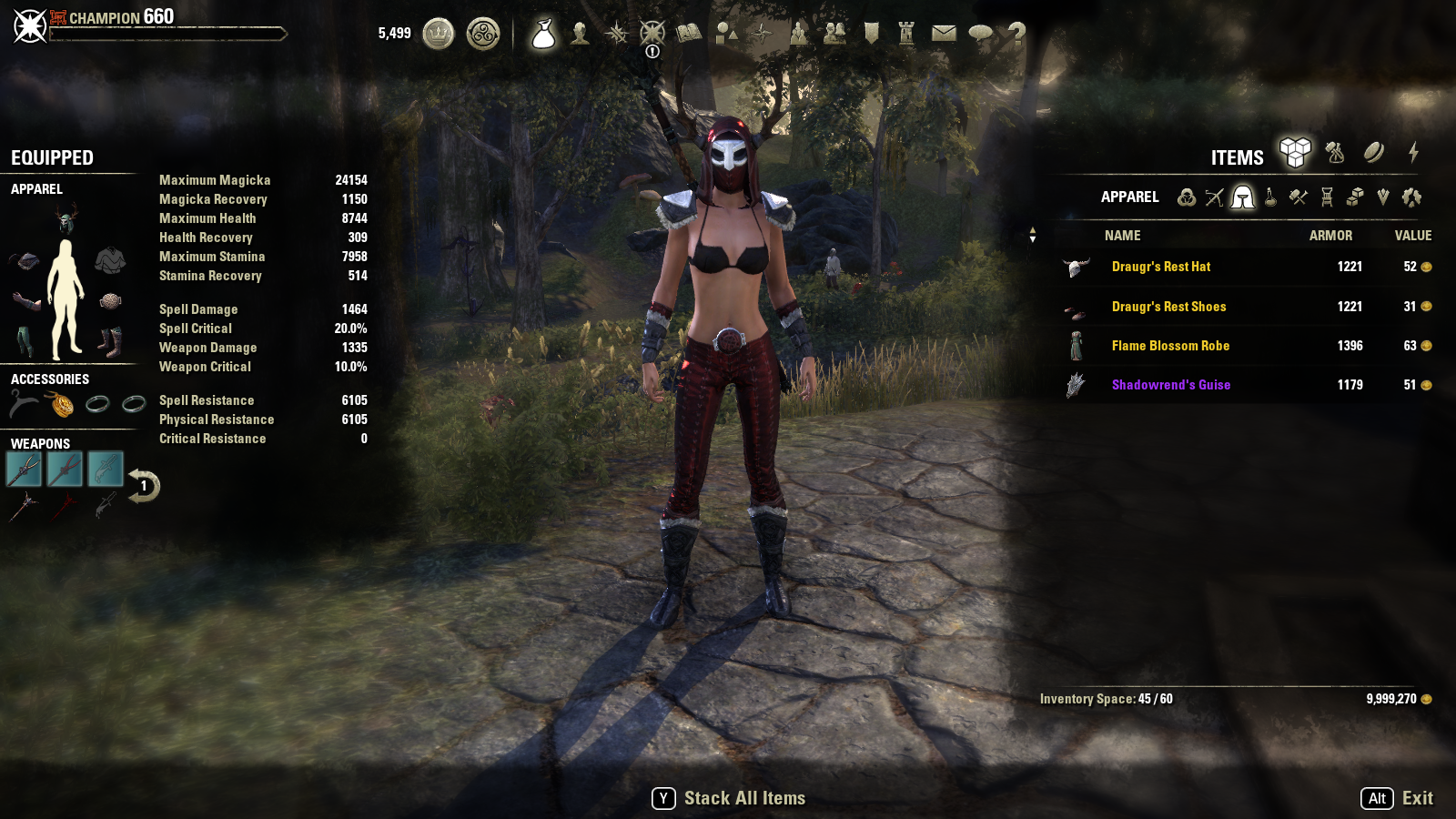Swap weapon sets with the curved arrow
The height and width of the screenshot is (819, 1456).
click(x=144, y=485)
